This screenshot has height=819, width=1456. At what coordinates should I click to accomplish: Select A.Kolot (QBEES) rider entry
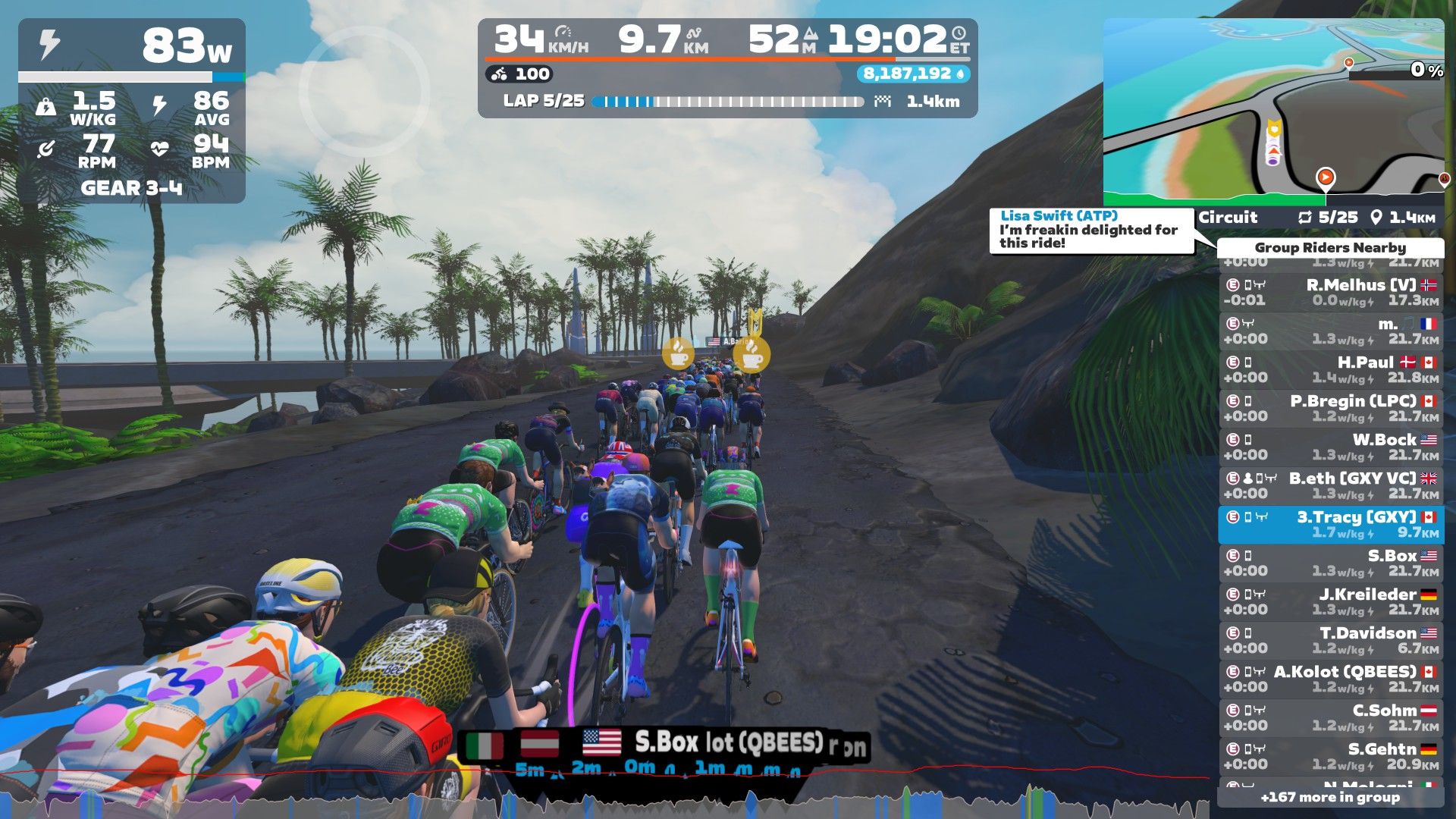click(1331, 679)
